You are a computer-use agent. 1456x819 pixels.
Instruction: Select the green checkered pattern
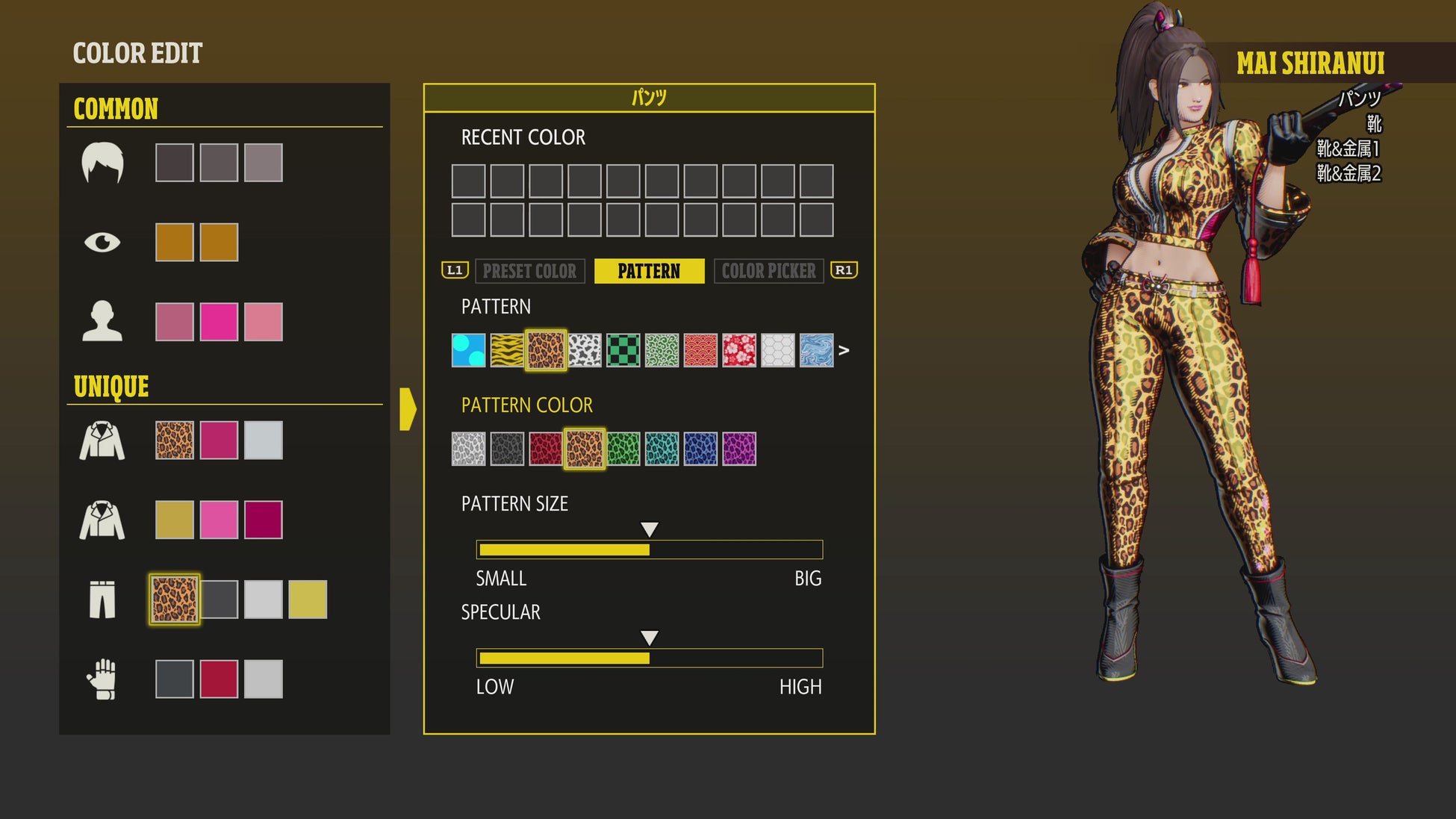tap(623, 350)
